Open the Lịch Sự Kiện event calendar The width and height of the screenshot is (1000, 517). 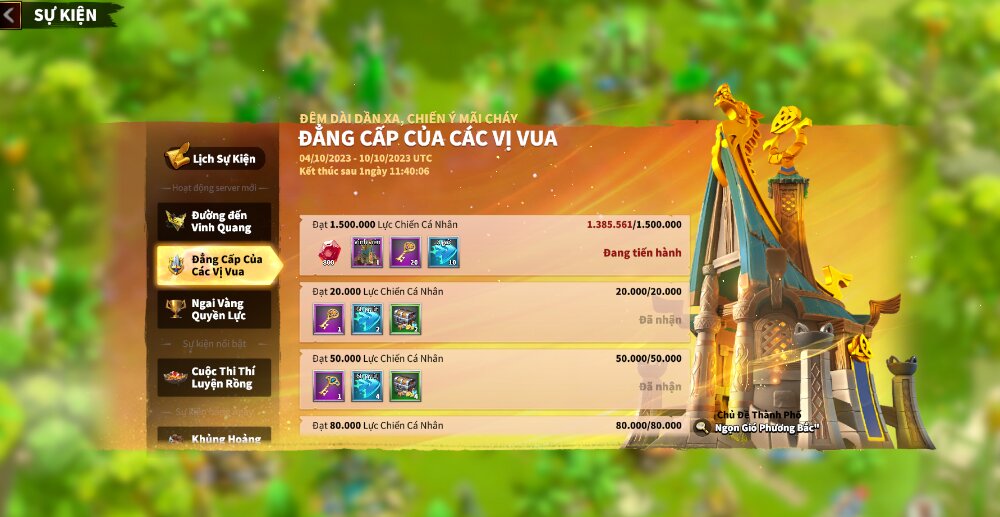pyautogui.click(x=214, y=158)
